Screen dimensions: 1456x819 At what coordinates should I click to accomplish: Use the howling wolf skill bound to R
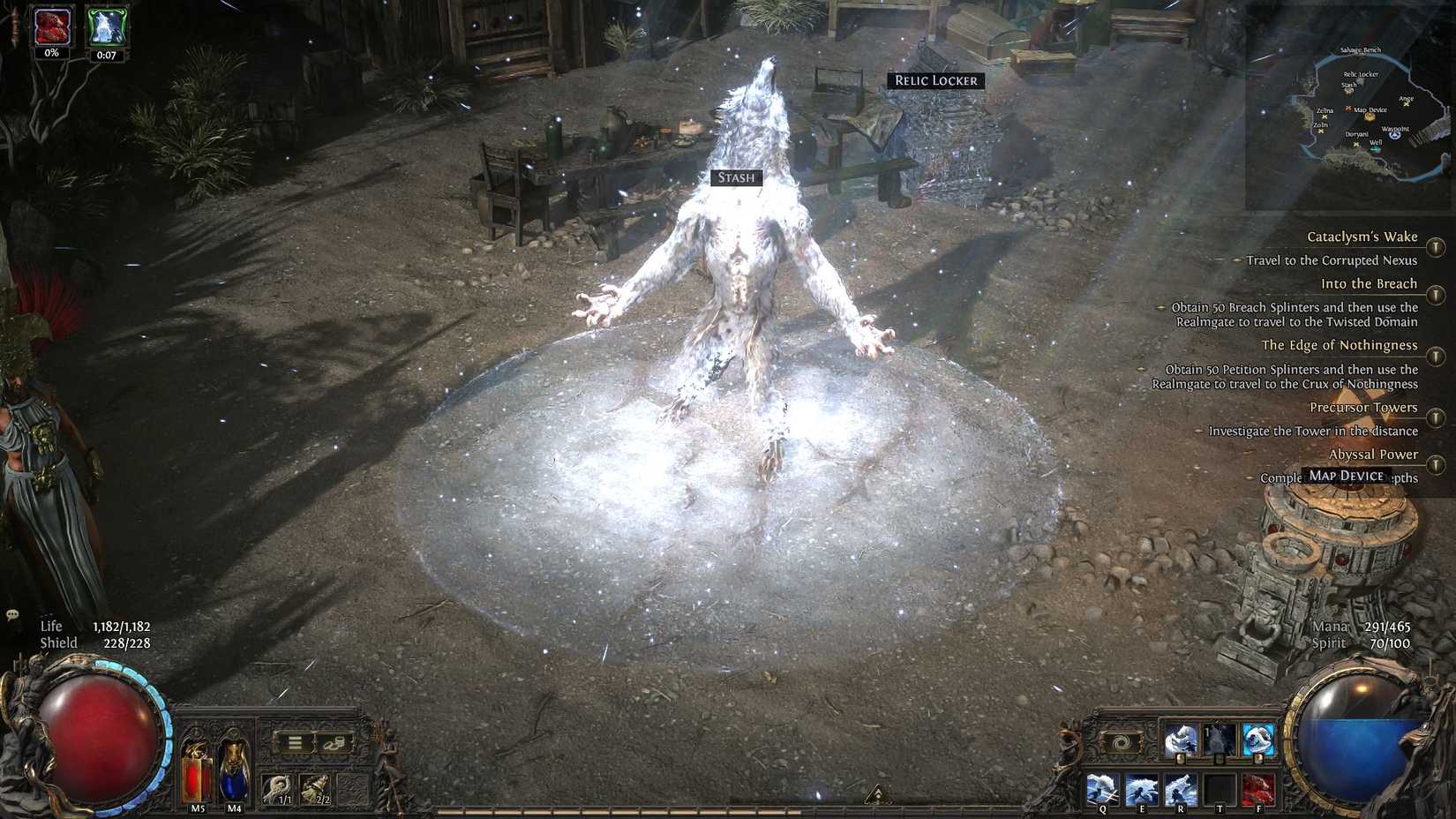[1180, 788]
